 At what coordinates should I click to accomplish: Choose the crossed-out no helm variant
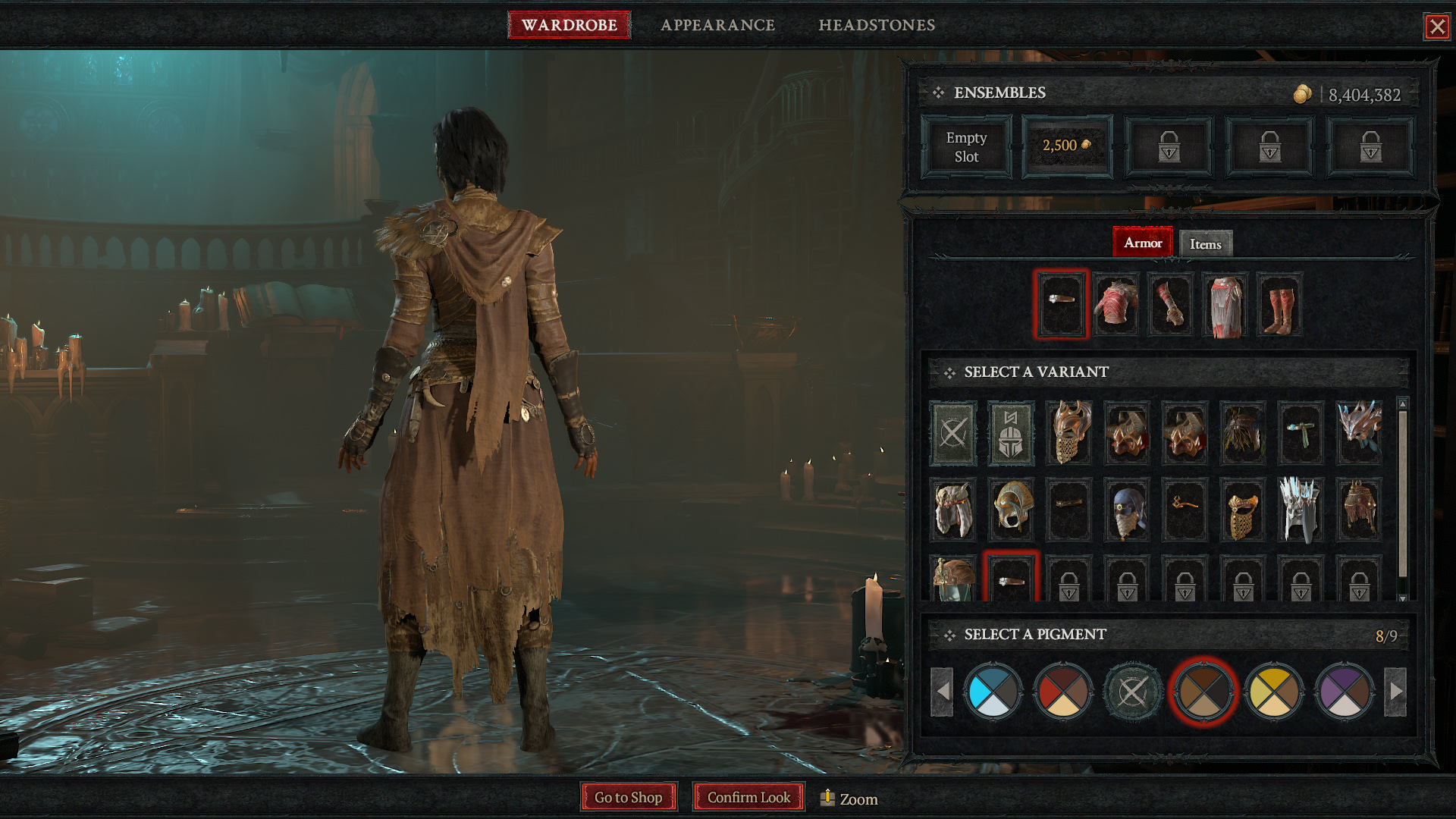953,433
